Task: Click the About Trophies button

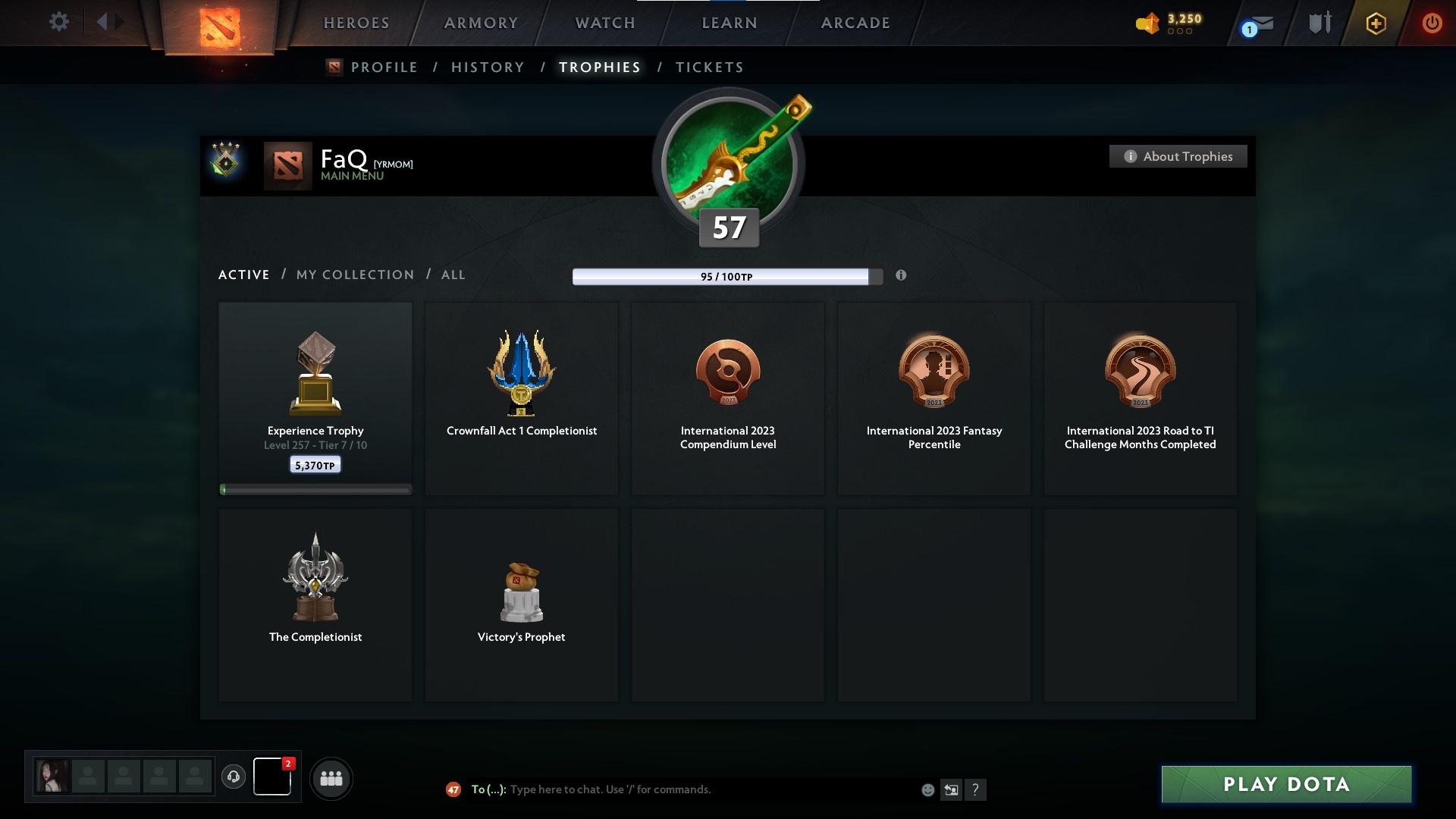Action: pos(1178,156)
